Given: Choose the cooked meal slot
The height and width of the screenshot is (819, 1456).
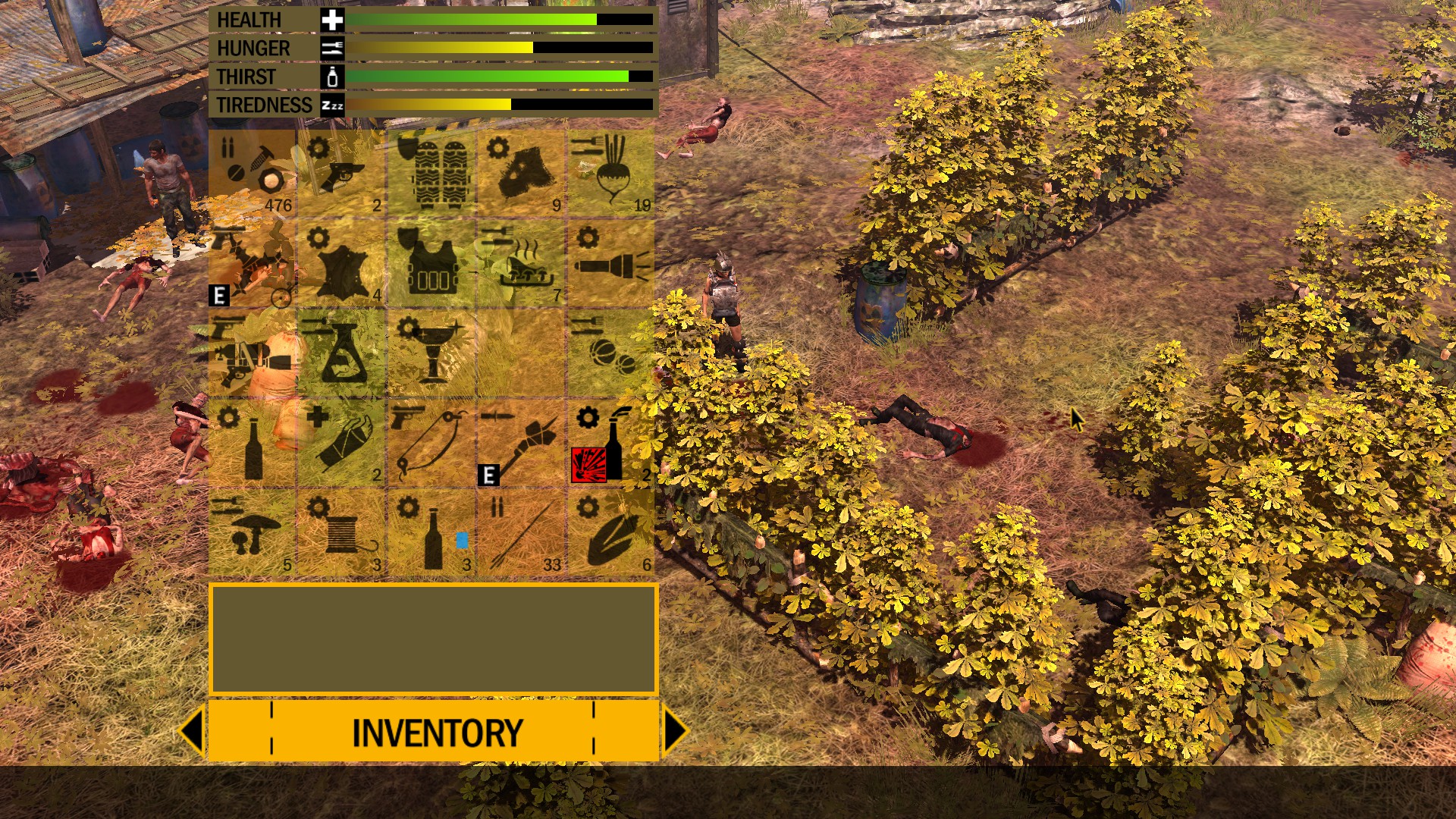Looking at the screenshot, I should [522, 264].
